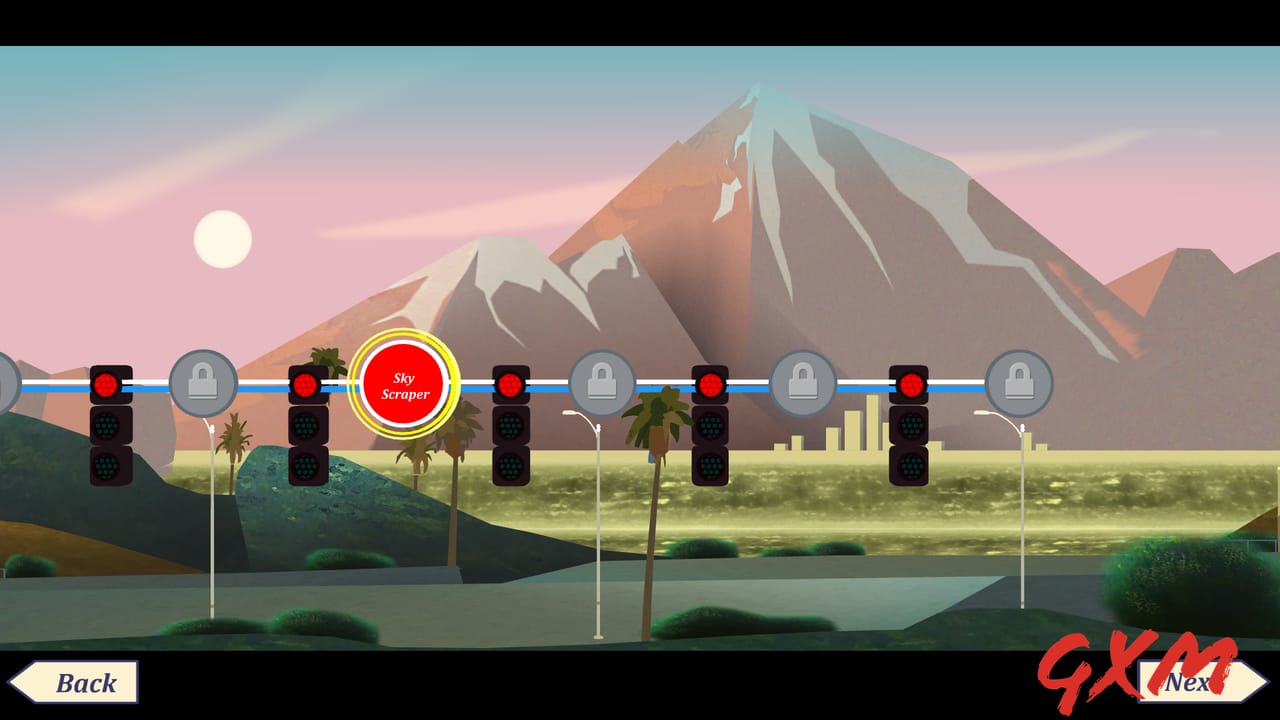Viewport: 1280px width, 720px height.
Task: Click the unlit green light on the leftmost traffic signal
Action: click(105, 466)
